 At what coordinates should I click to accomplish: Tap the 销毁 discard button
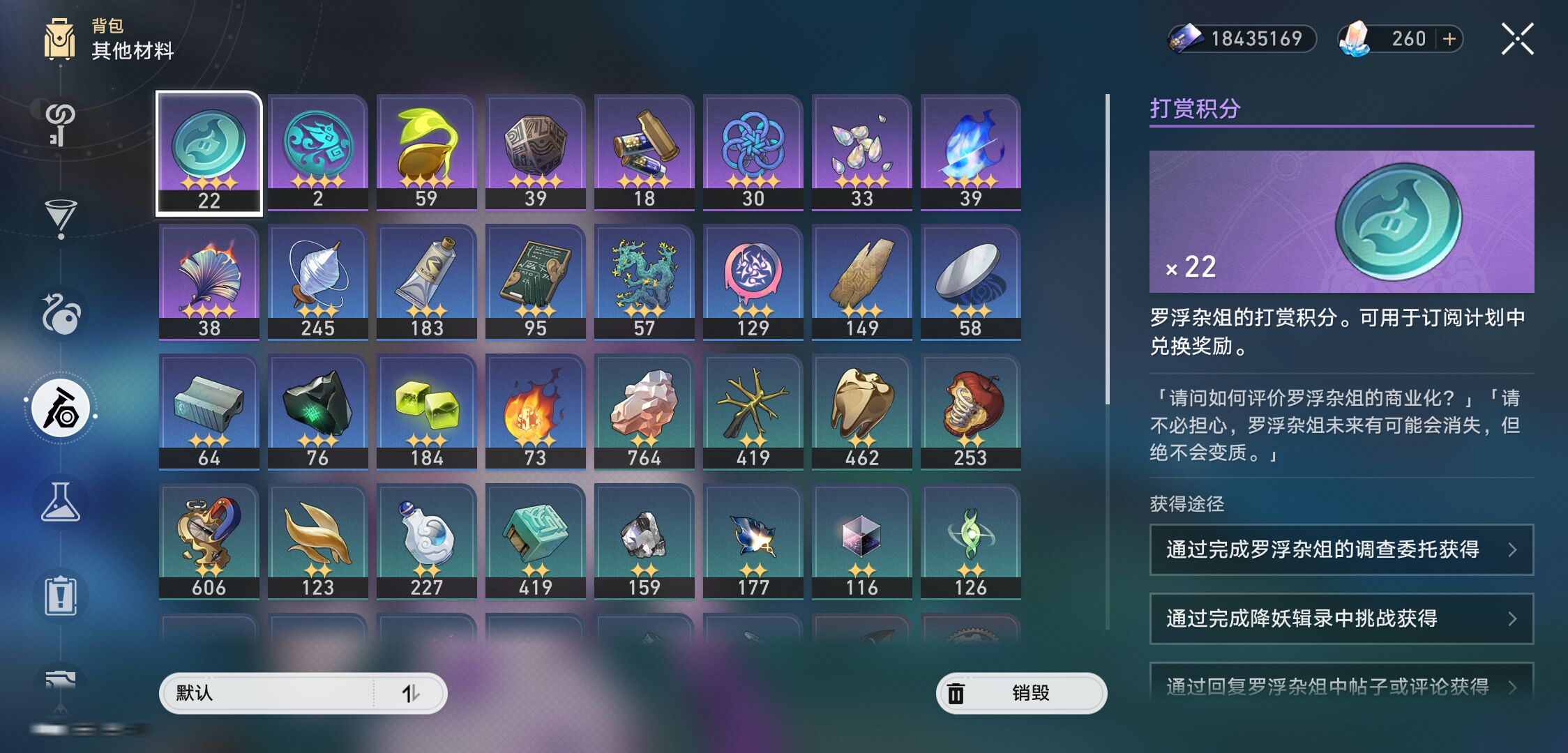pos(1020,693)
